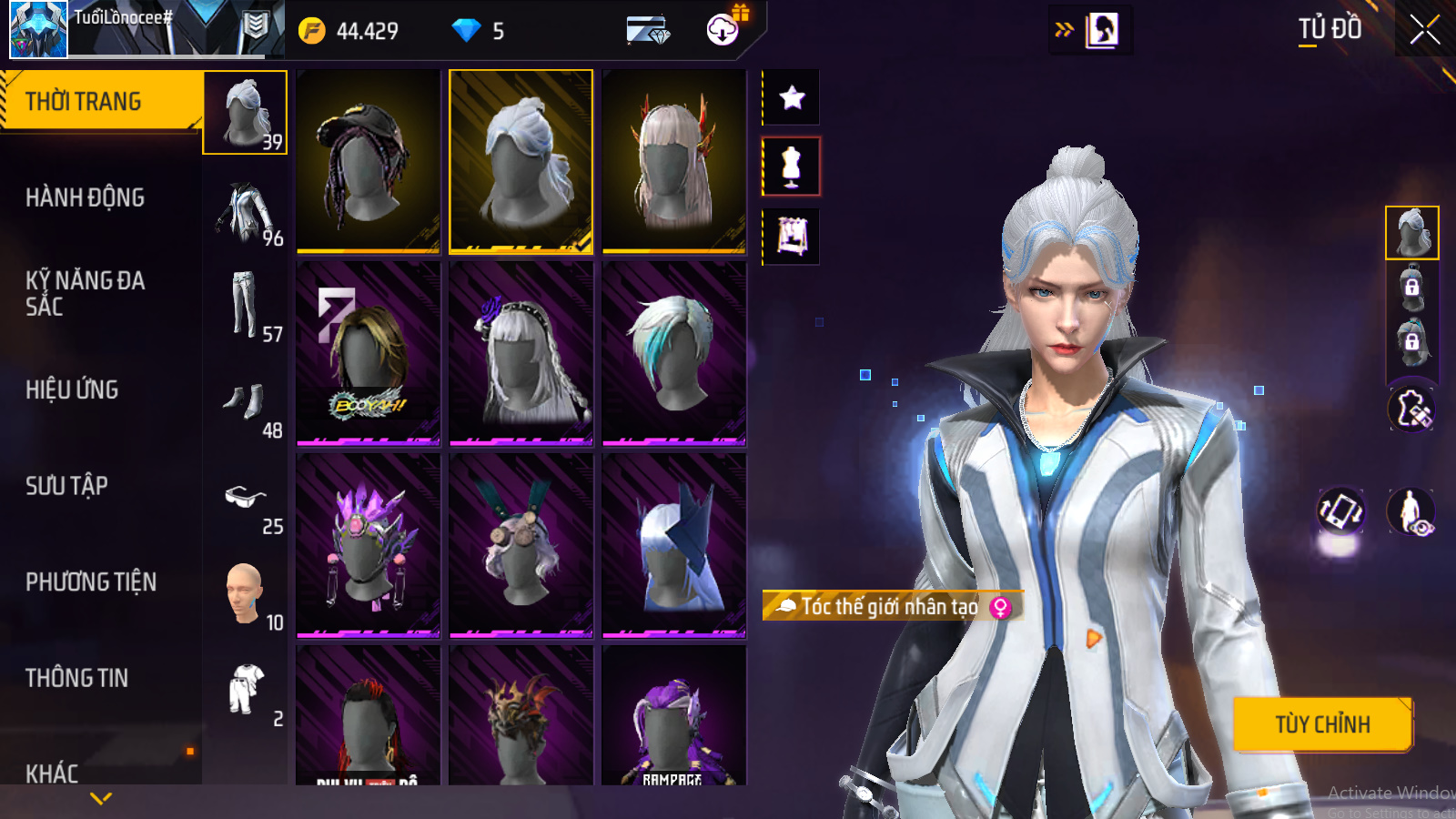The image size is (1456, 819).
Task: Switch to the HIỆU ỨNG section
Action: [73, 389]
